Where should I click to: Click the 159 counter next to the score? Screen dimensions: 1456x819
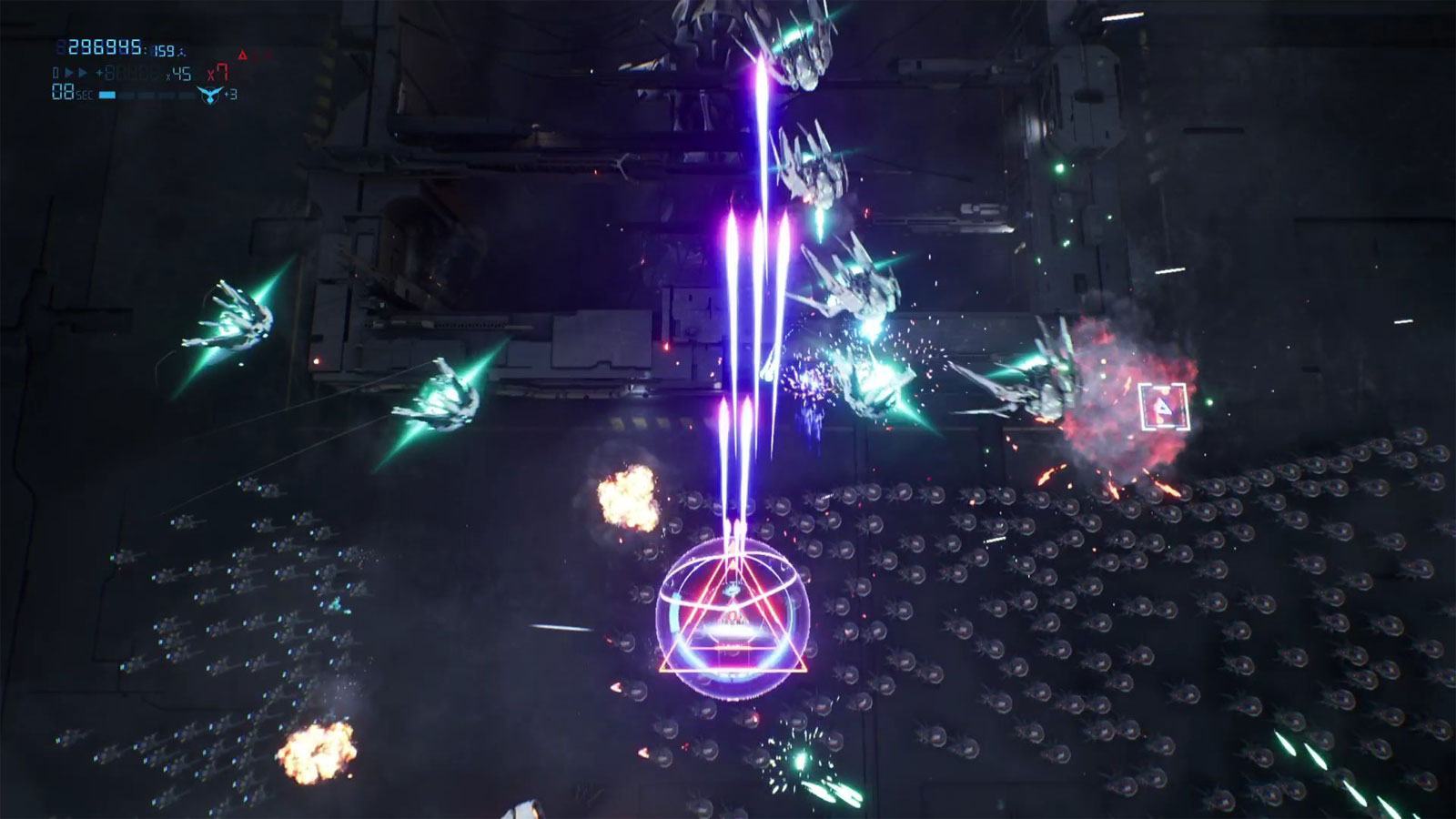pos(163,50)
